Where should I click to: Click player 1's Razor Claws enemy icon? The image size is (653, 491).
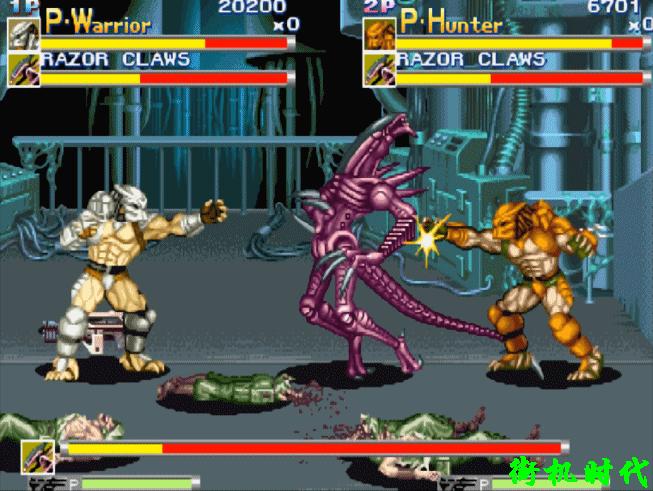click(23, 69)
